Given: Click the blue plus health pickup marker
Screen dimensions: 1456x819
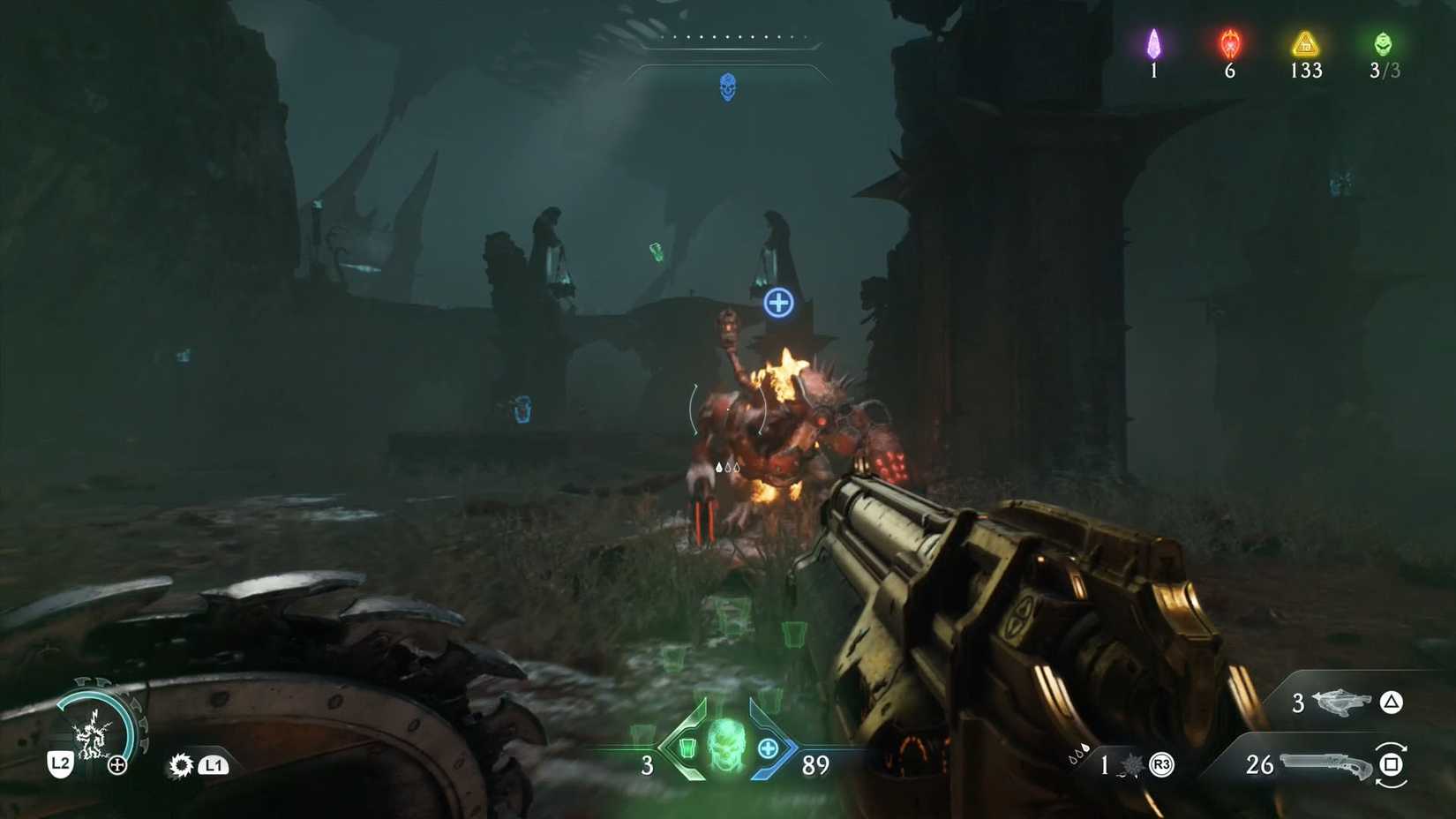Looking at the screenshot, I should point(778,301).
